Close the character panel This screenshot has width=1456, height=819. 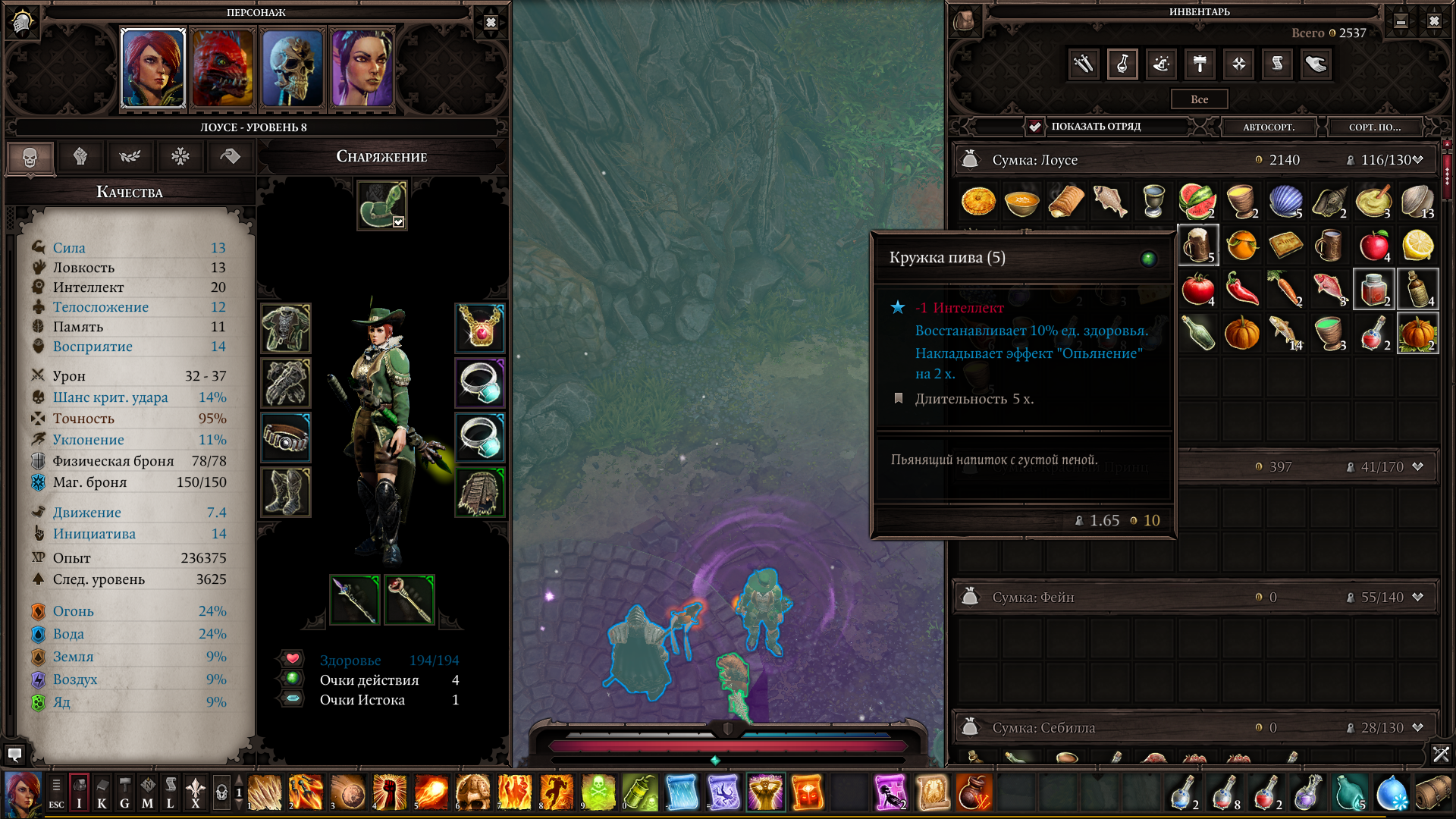(x=491, y=22)
